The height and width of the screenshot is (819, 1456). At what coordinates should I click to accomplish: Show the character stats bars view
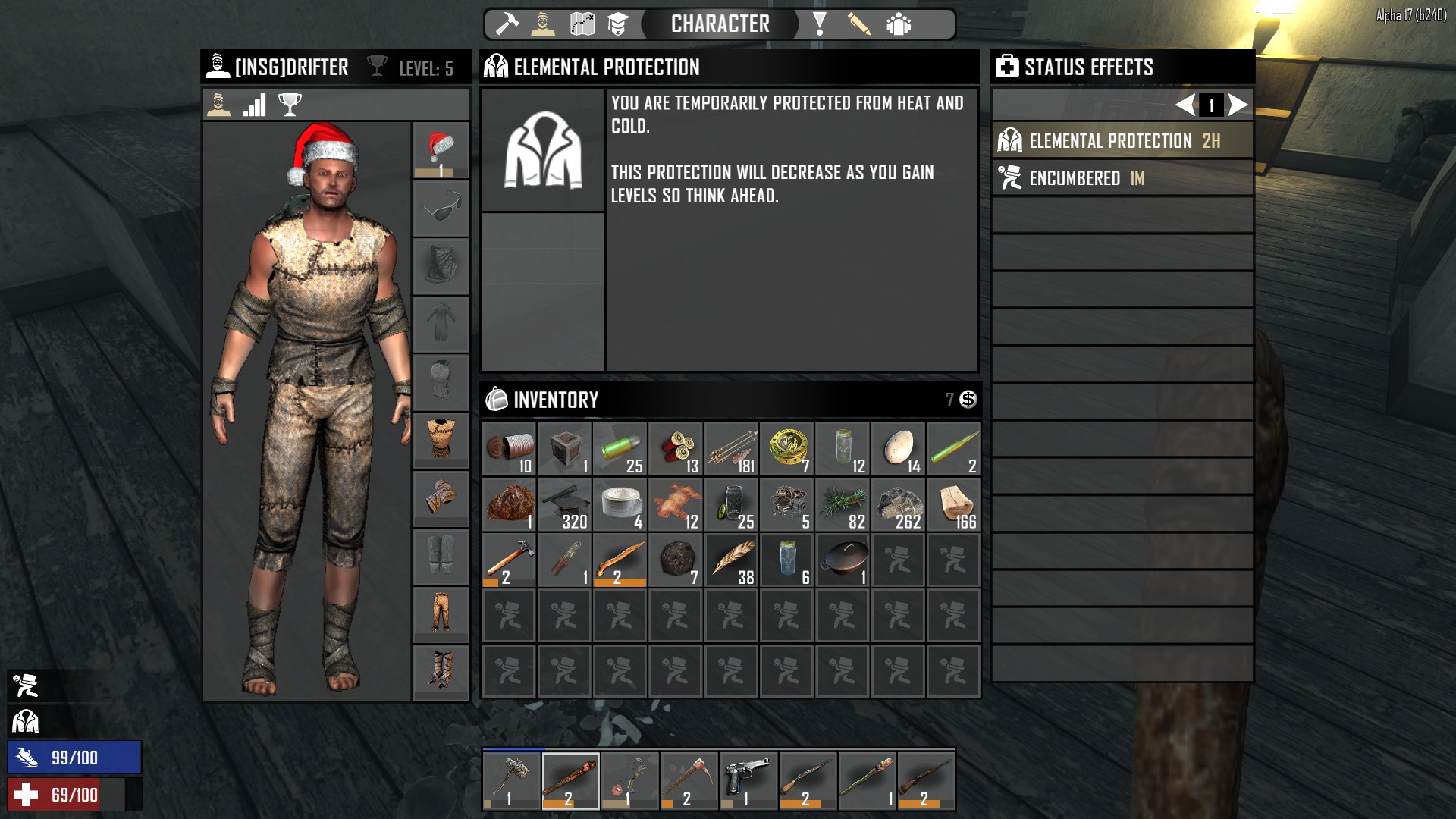click(x=255, y=105)
